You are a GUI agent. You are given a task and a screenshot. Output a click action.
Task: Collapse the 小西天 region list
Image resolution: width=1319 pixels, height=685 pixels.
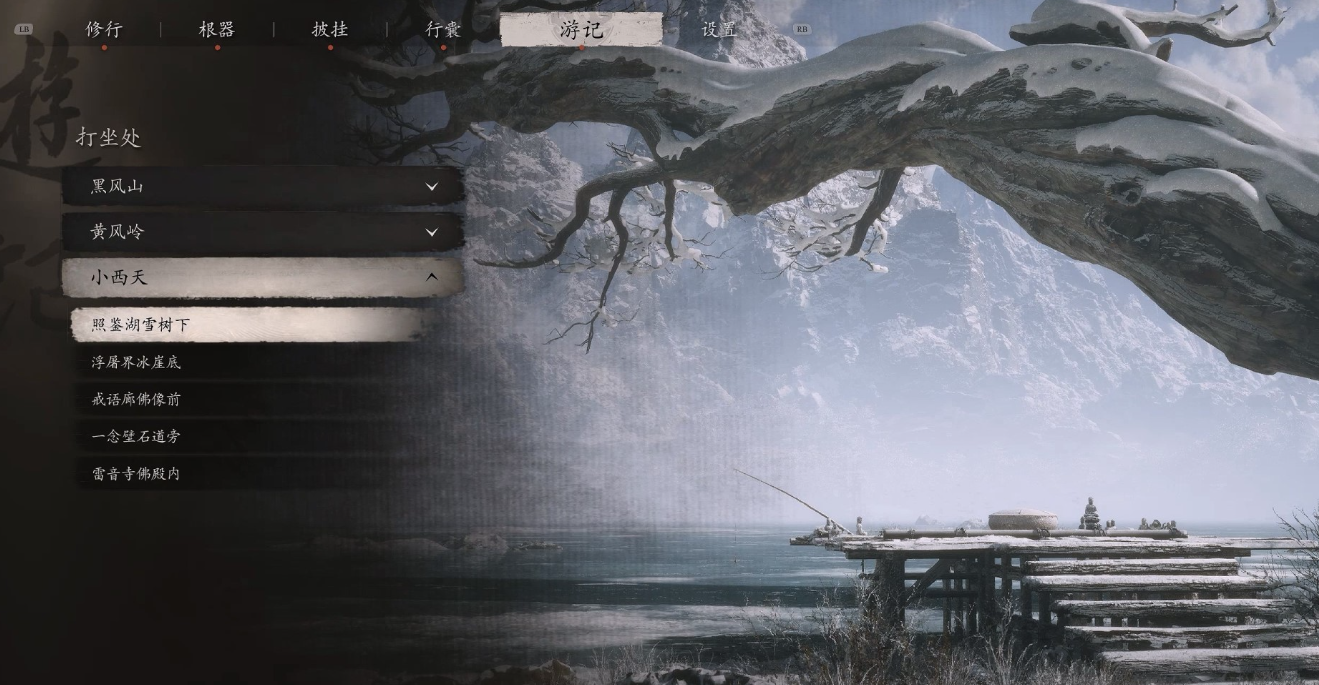point(262,277)
